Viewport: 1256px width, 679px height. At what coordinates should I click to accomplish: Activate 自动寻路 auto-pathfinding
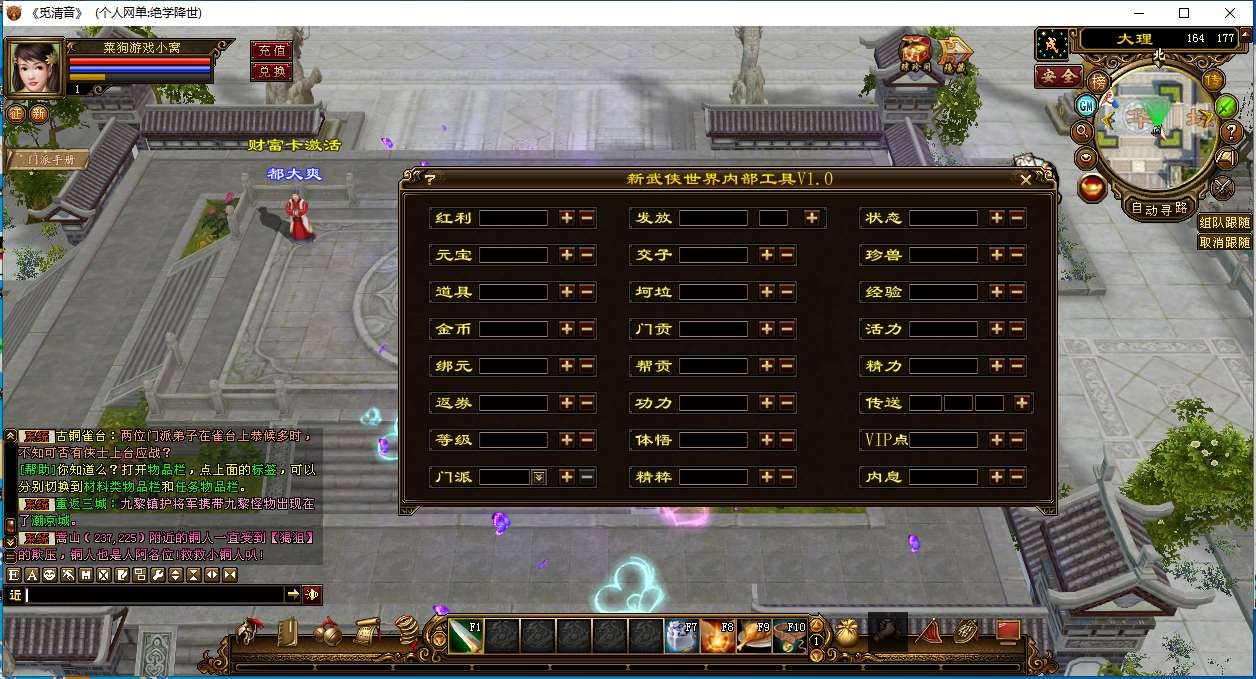coord(1159,208)
